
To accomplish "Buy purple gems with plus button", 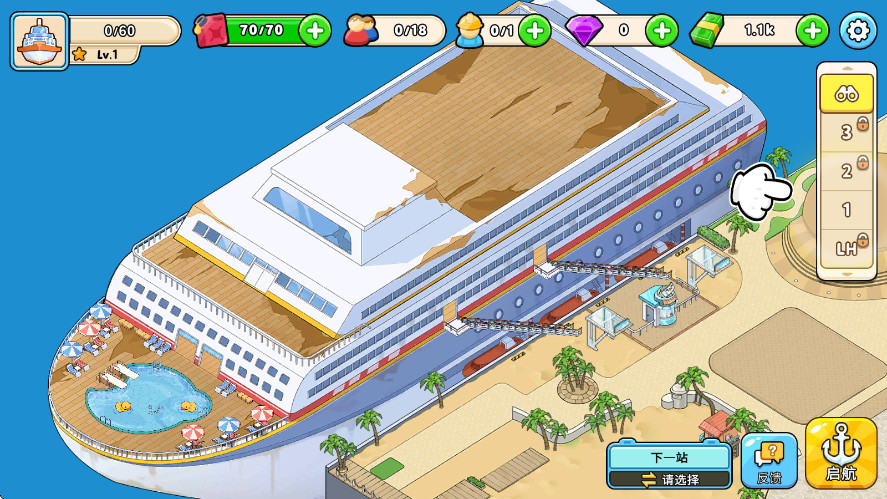I will click(661, 31).
